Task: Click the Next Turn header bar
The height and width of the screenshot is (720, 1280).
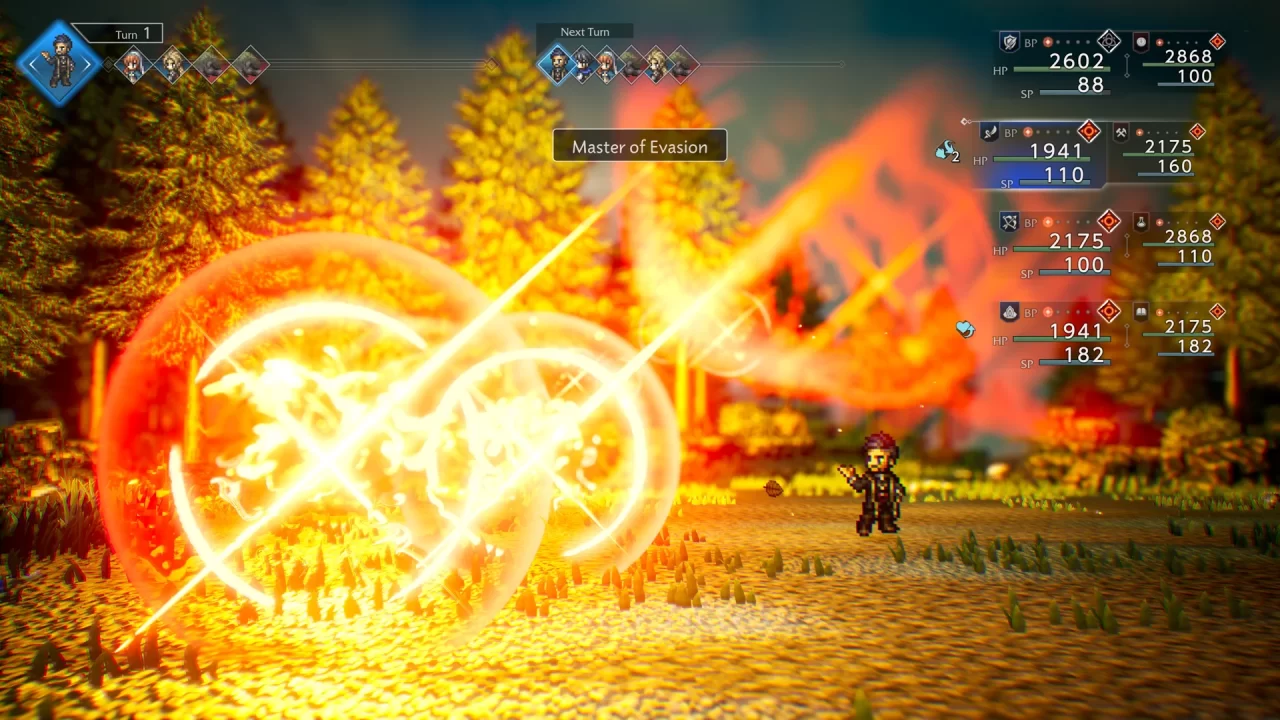Action: 585,31
